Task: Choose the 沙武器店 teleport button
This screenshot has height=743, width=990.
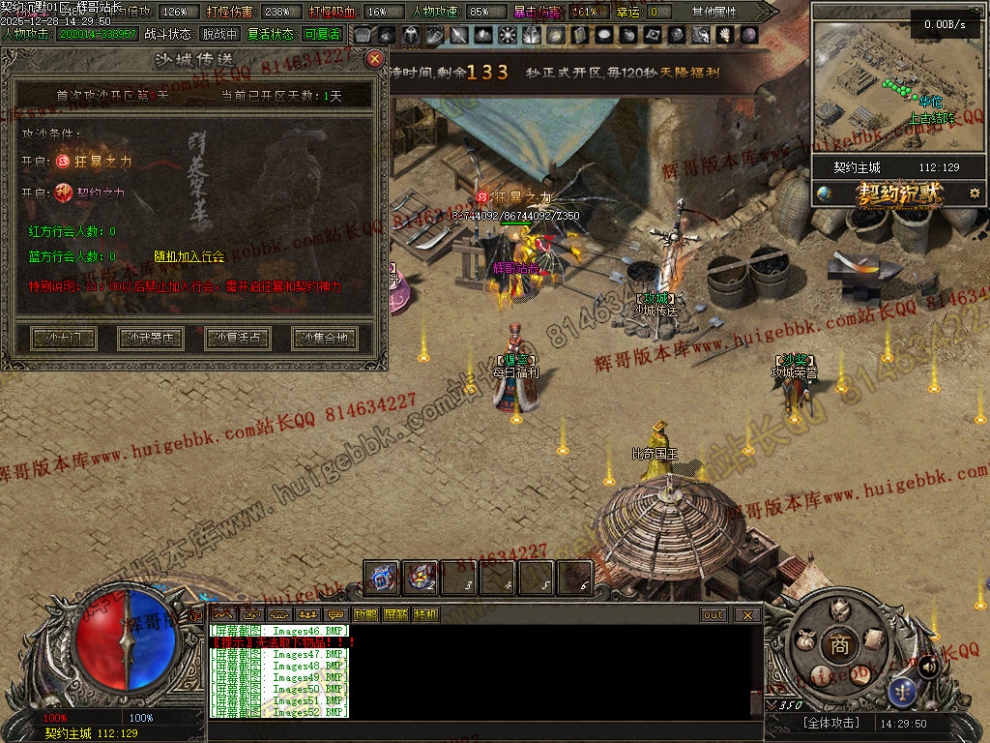Action: 150,338
